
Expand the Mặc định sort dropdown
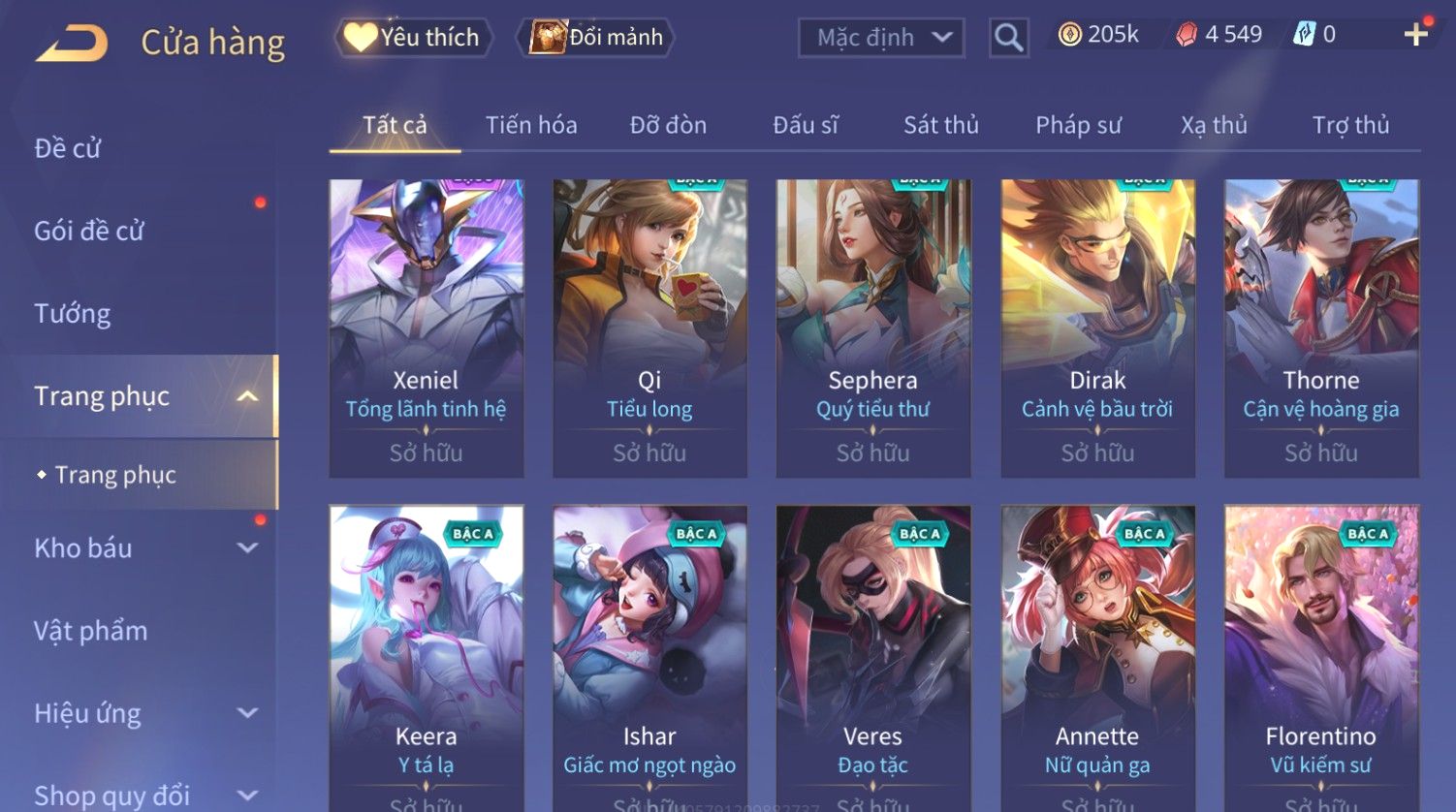(881, 38)
